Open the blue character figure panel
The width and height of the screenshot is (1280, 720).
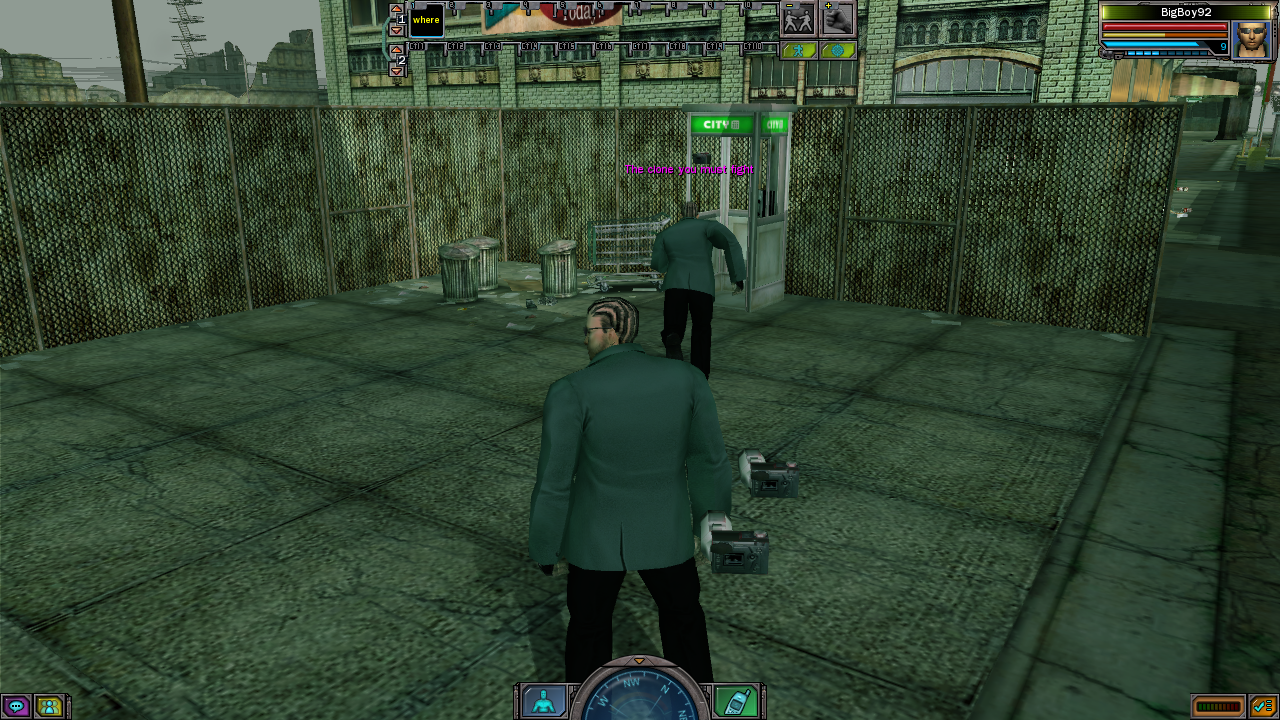(543, 701)
